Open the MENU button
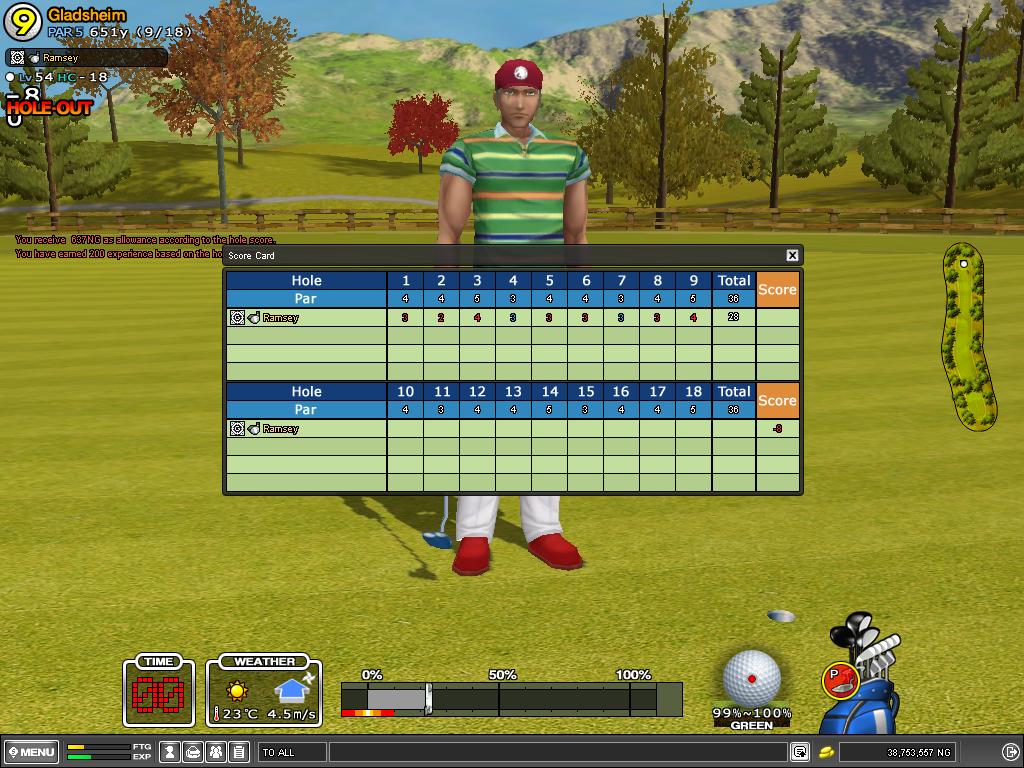Viewport: 1024px width, 768px height. click(31, 752)
